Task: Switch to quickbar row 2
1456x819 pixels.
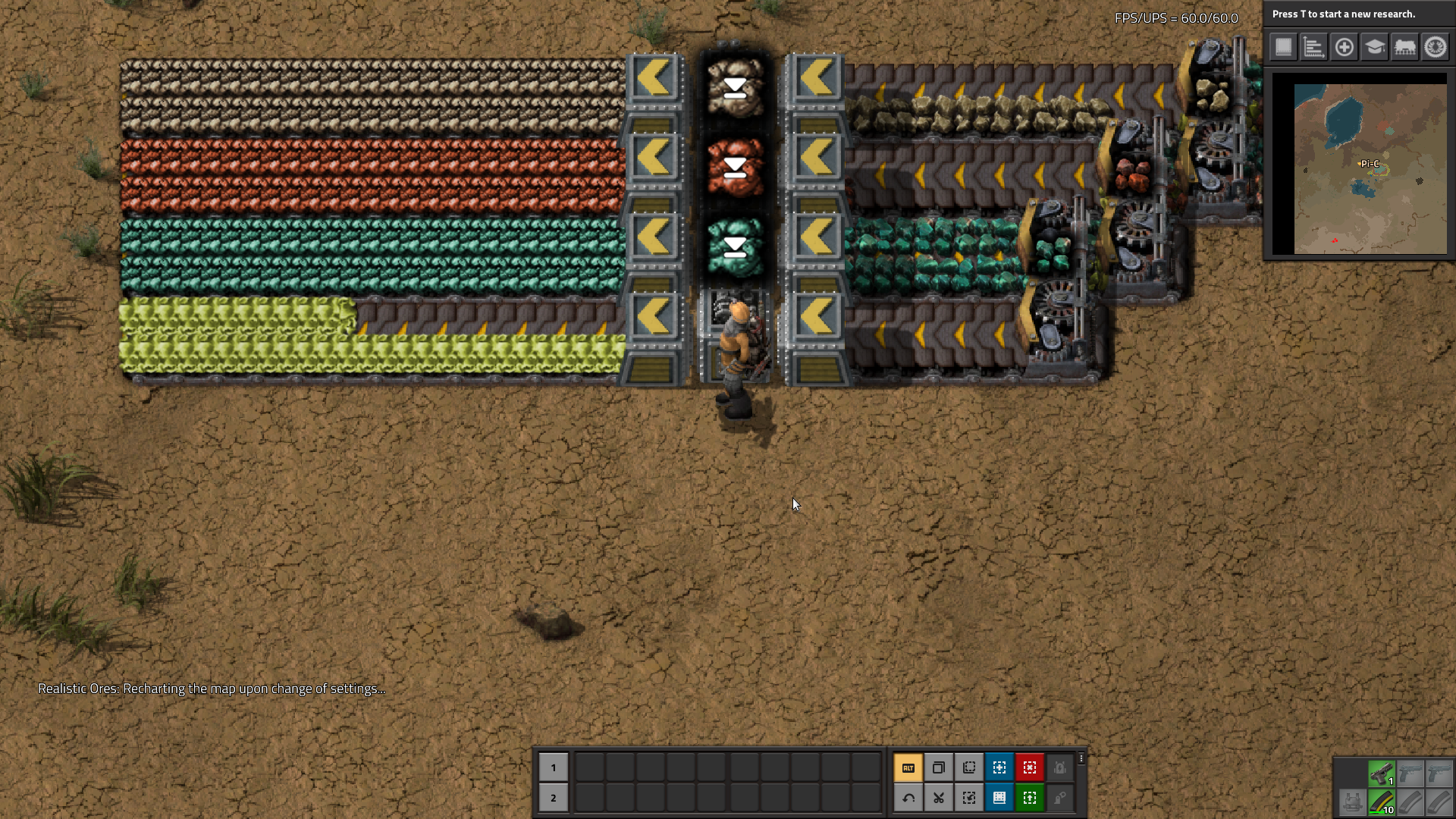Action: coord(553,798)
